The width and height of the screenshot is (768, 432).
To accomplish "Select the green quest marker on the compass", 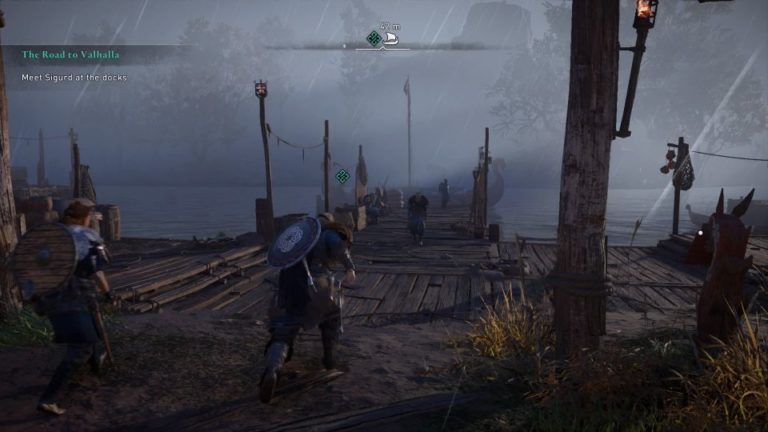I will click(374, 39).
